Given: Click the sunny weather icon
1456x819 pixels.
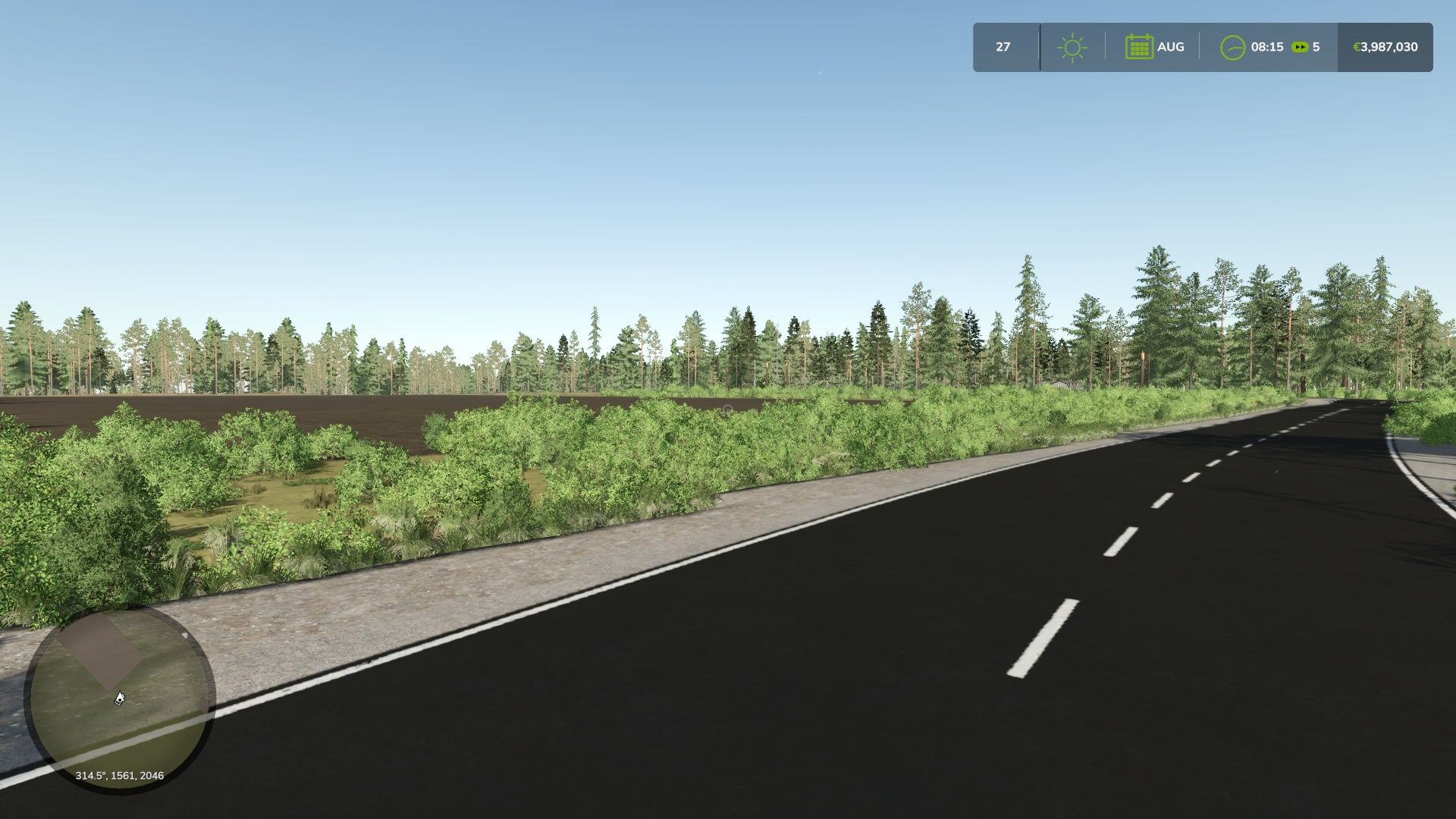Looking at the screenshot, I should coord(1072,48).
